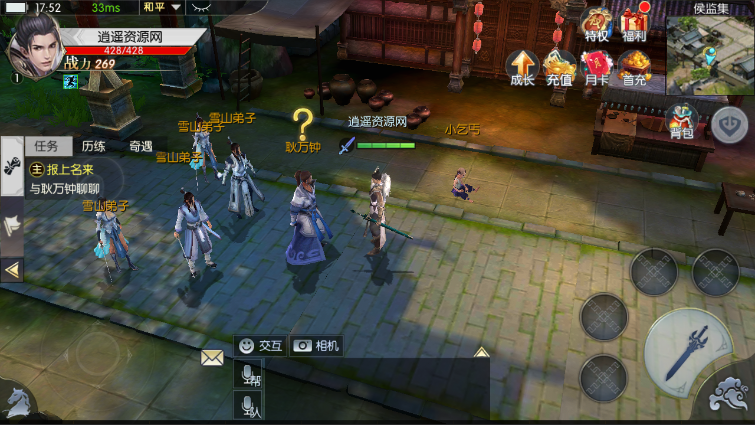Track the 报上名来 main quest
755x425 pixels.
coord(75,177)
